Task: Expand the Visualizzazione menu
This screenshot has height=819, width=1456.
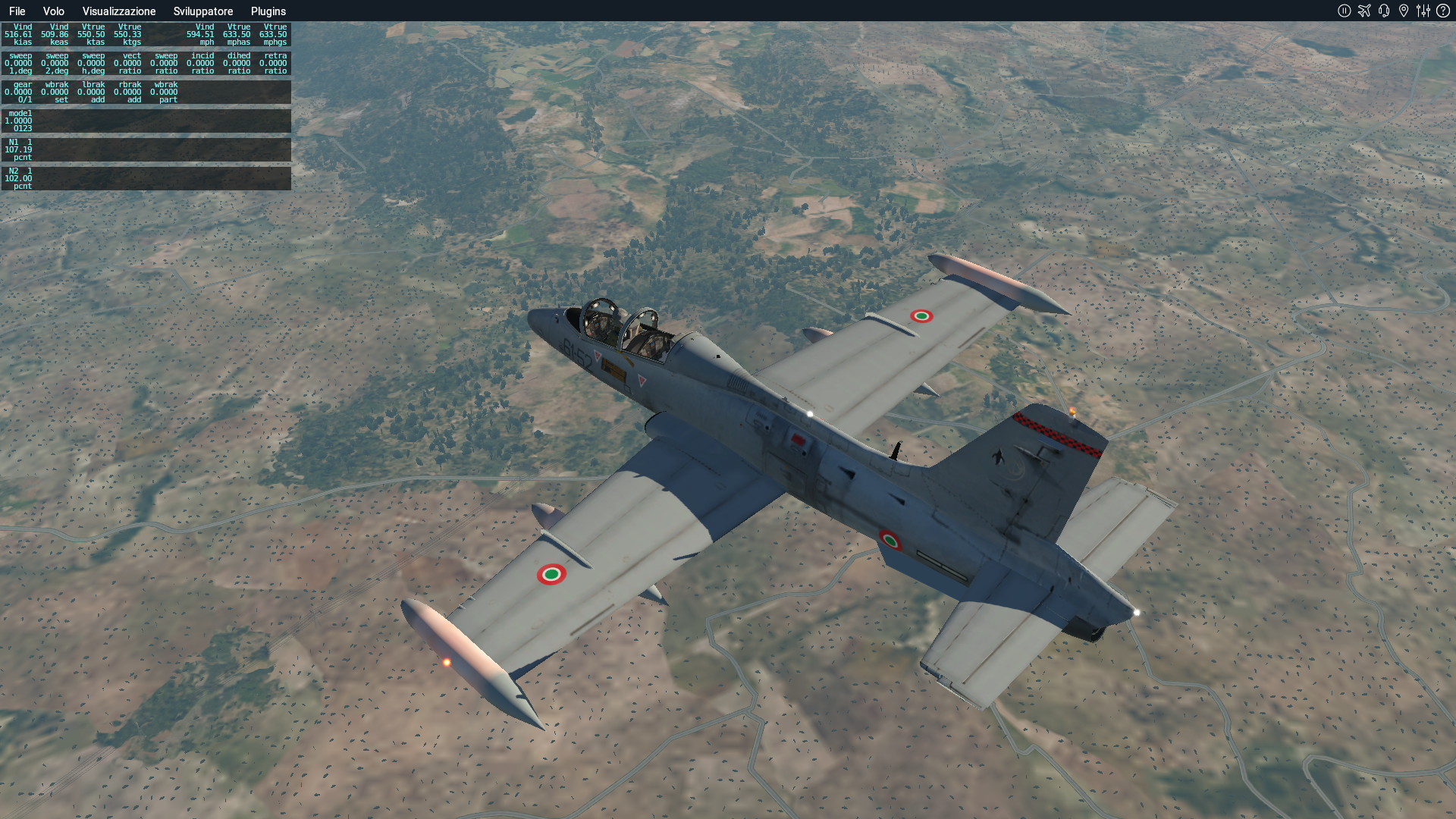Action: [119, 11]
